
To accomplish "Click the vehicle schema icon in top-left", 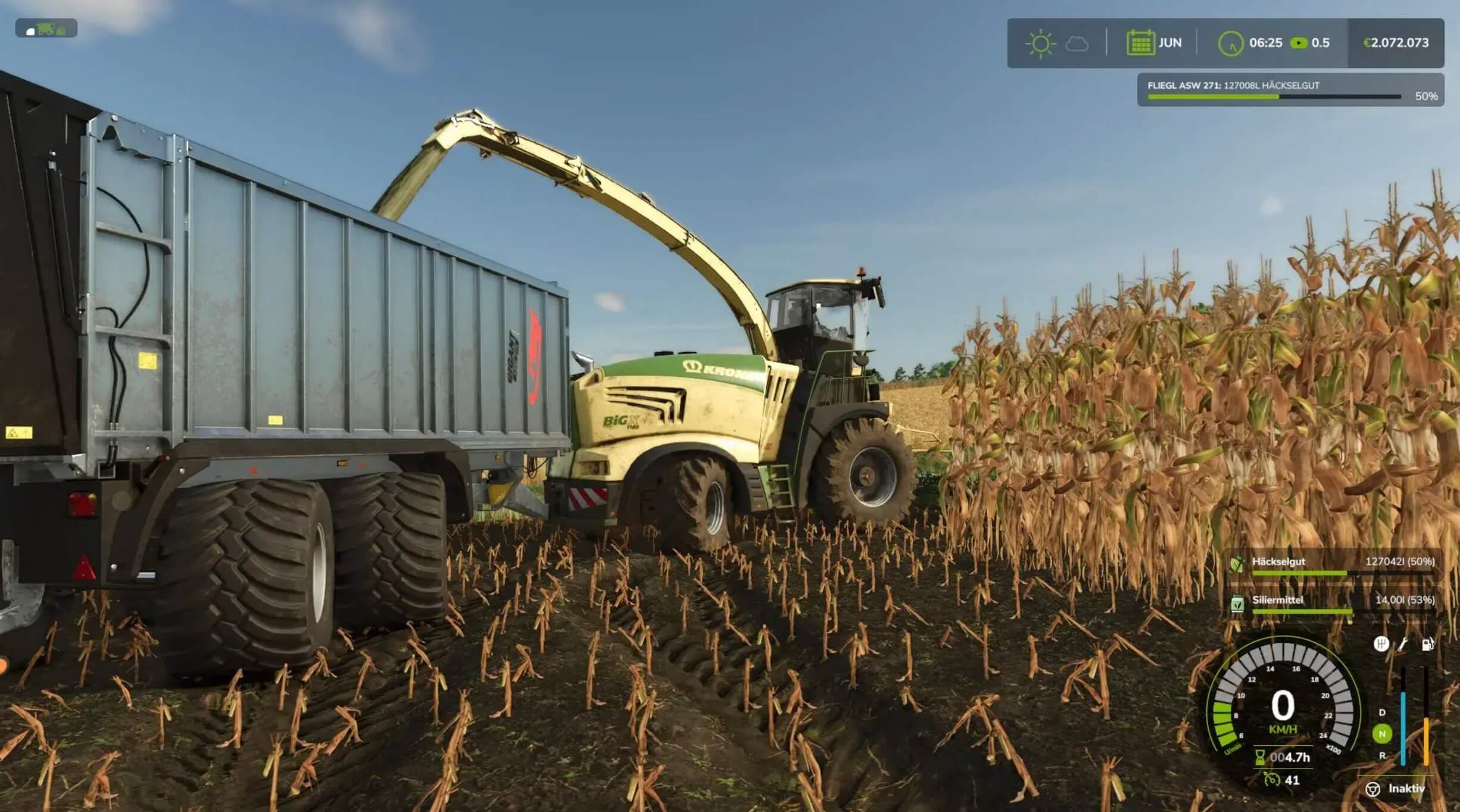I will click(46, 29).
